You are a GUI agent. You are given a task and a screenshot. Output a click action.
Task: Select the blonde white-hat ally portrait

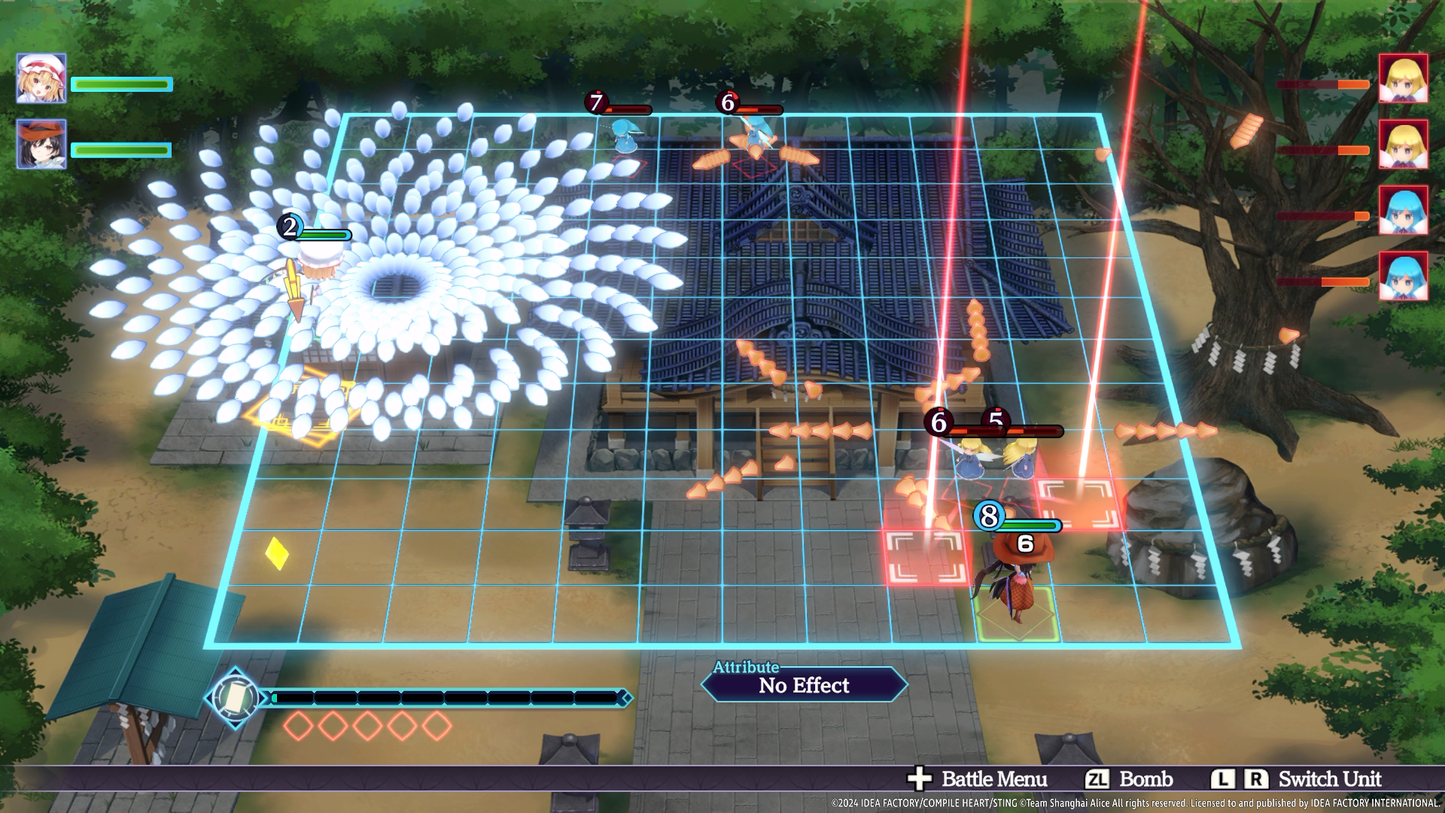pyautogui.click(x=41, y=79)
